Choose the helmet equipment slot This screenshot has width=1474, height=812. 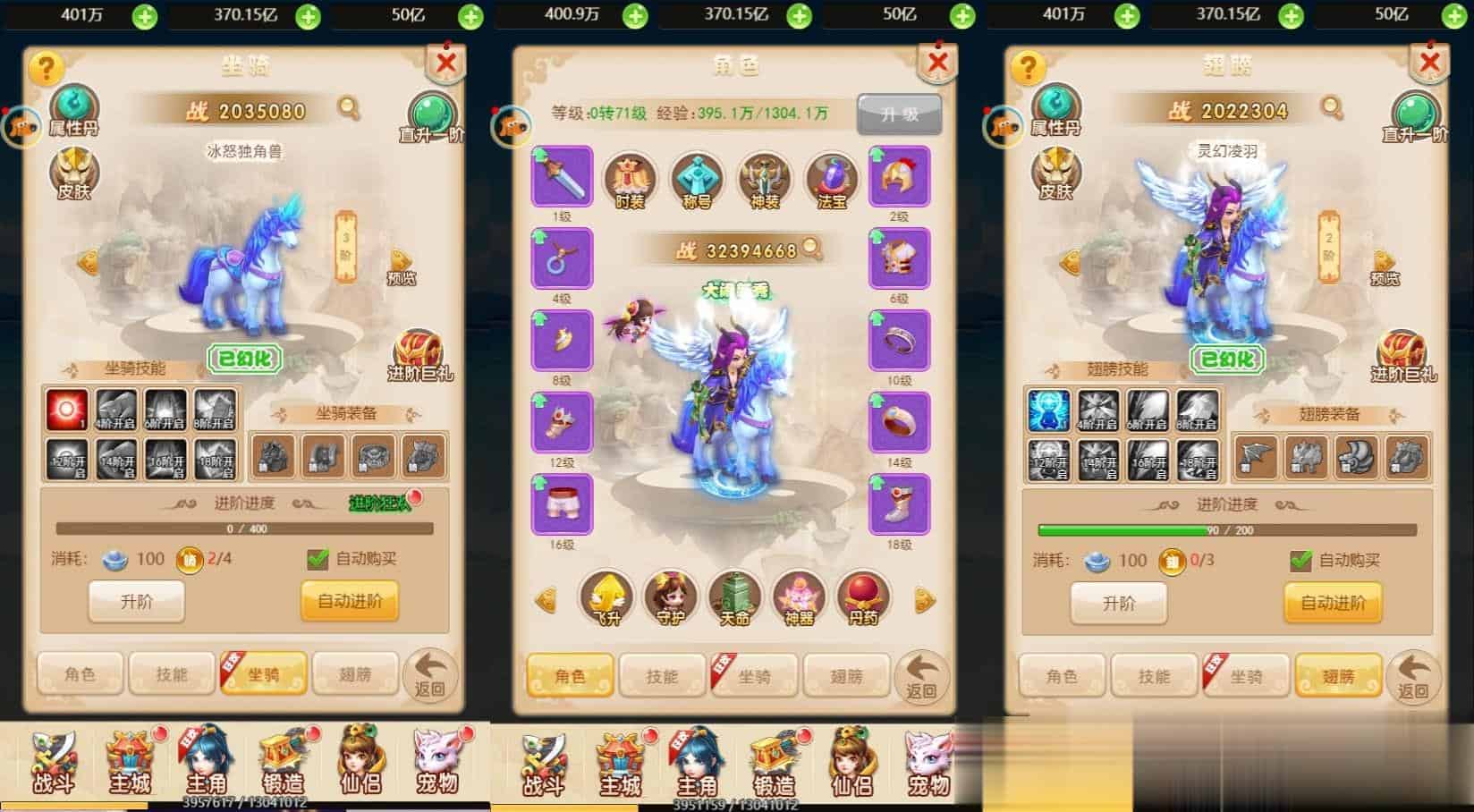point(899,177)
